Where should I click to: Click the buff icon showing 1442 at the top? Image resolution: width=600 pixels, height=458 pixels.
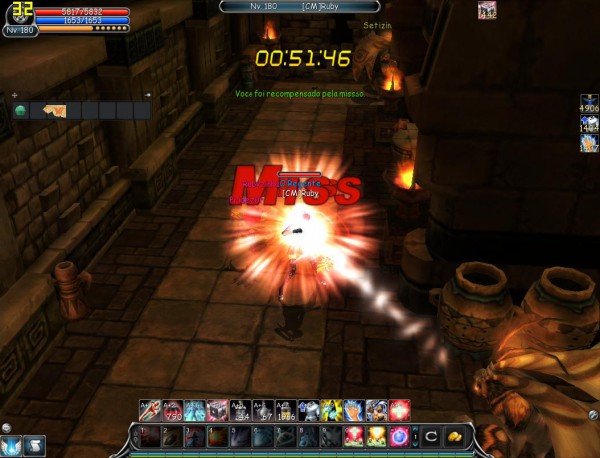point(487,10)
